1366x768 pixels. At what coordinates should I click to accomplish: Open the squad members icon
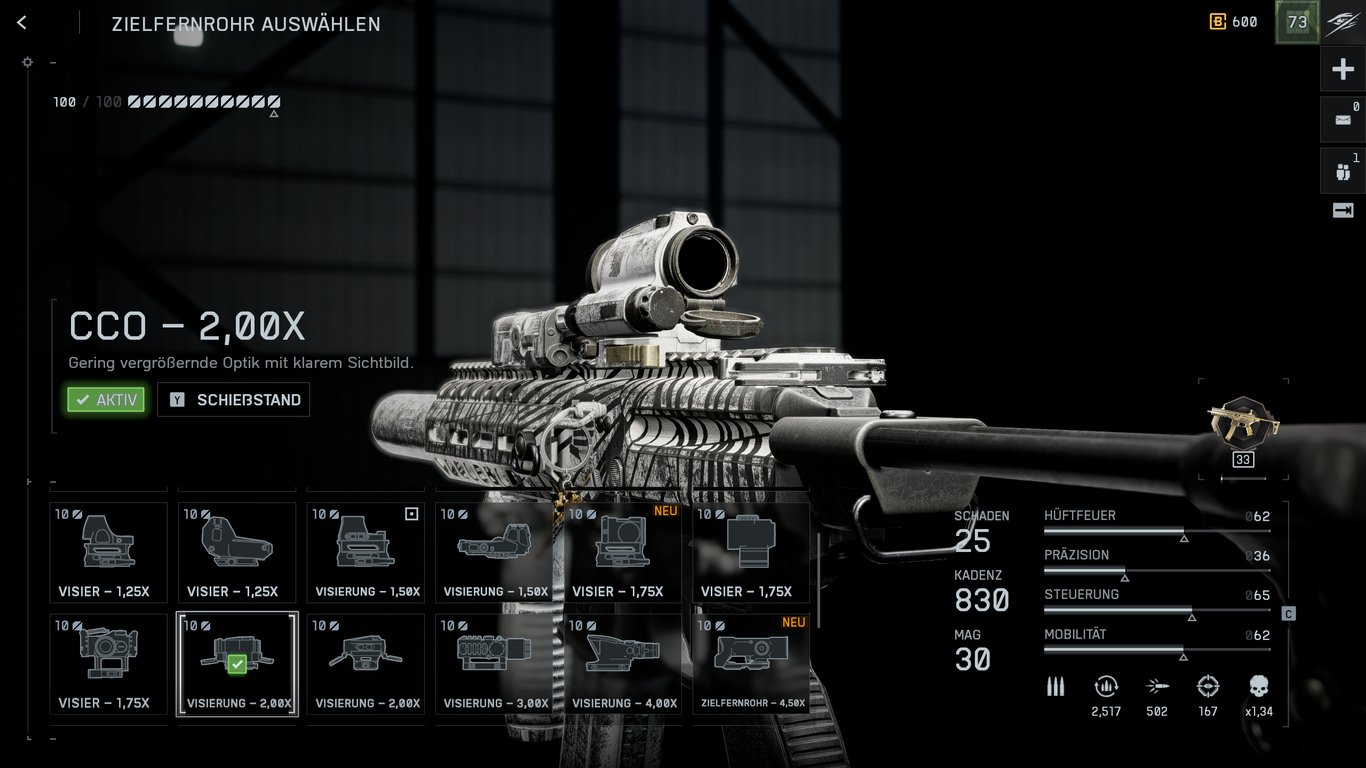(1342, 171)
